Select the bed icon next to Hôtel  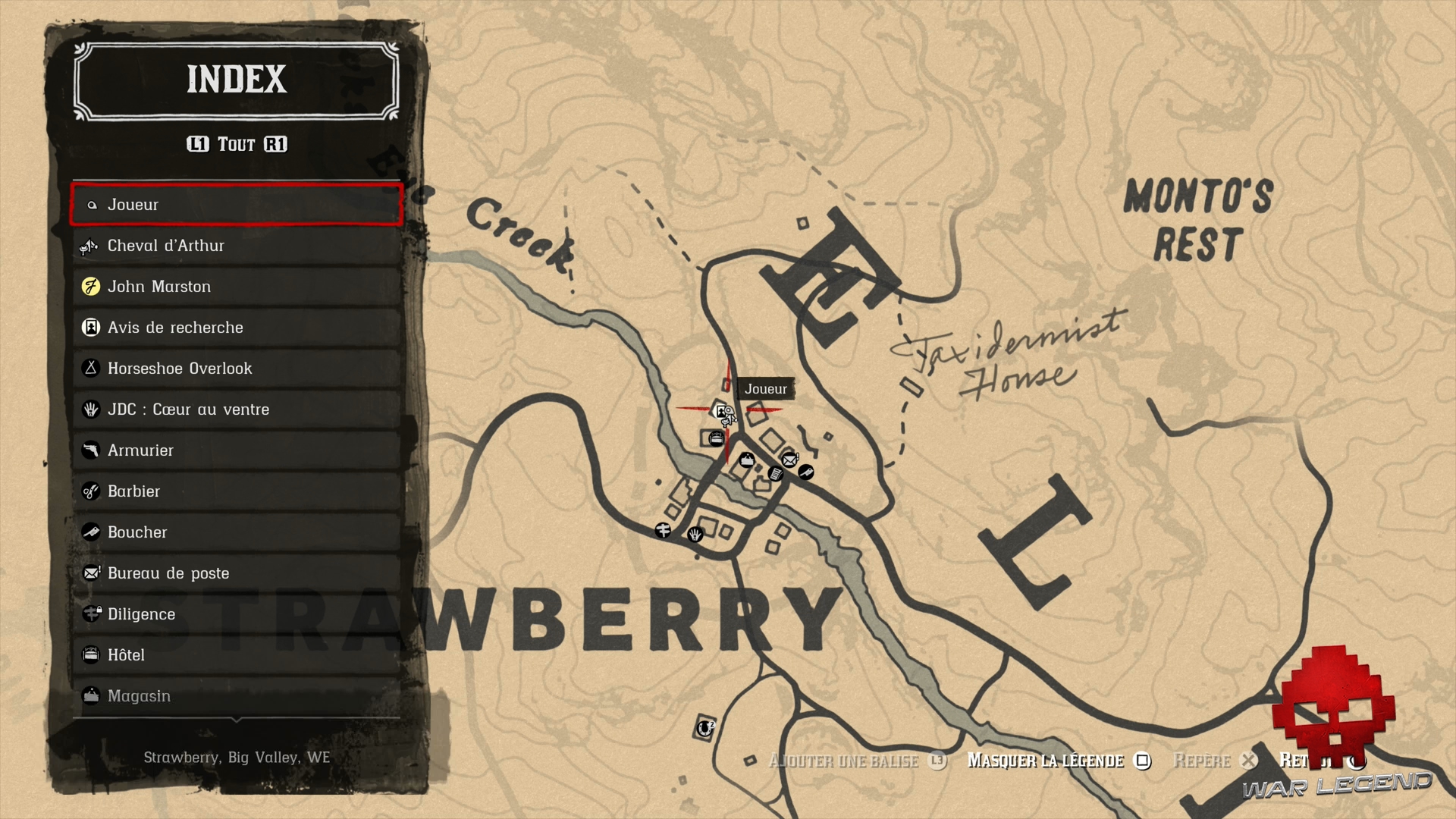(90, 654)
